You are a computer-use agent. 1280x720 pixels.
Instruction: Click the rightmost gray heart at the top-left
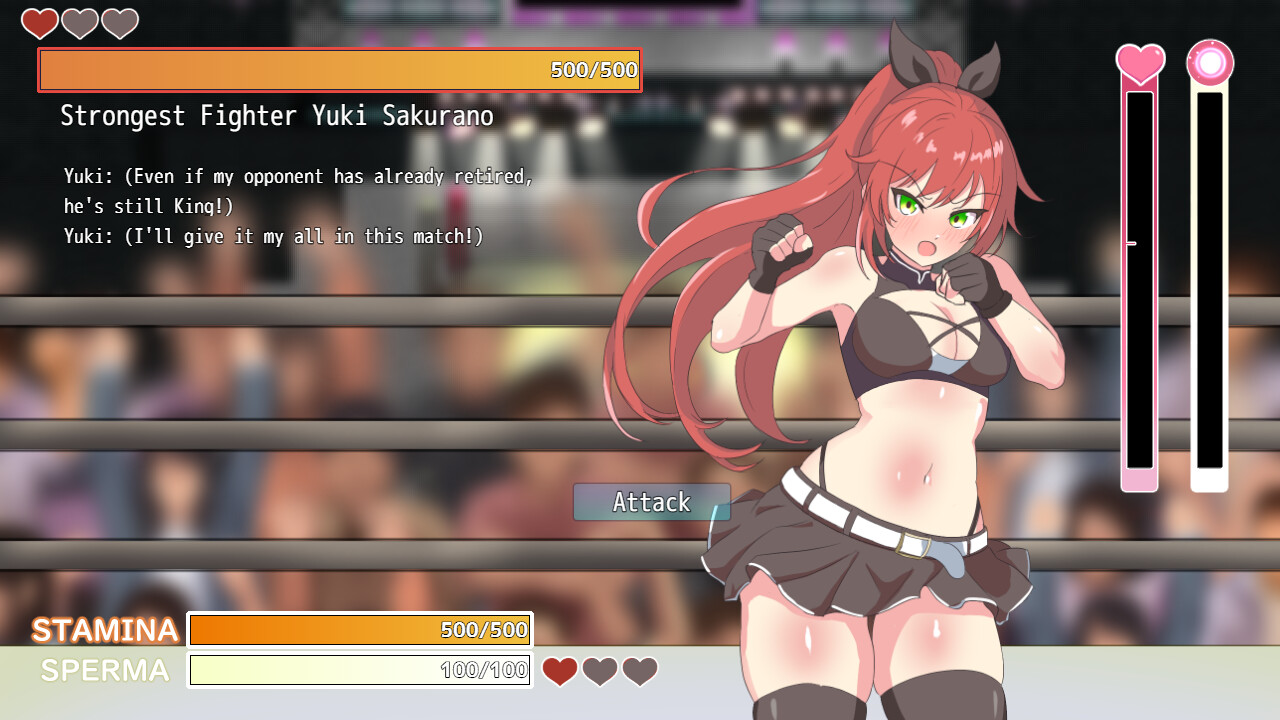[119, 23]
